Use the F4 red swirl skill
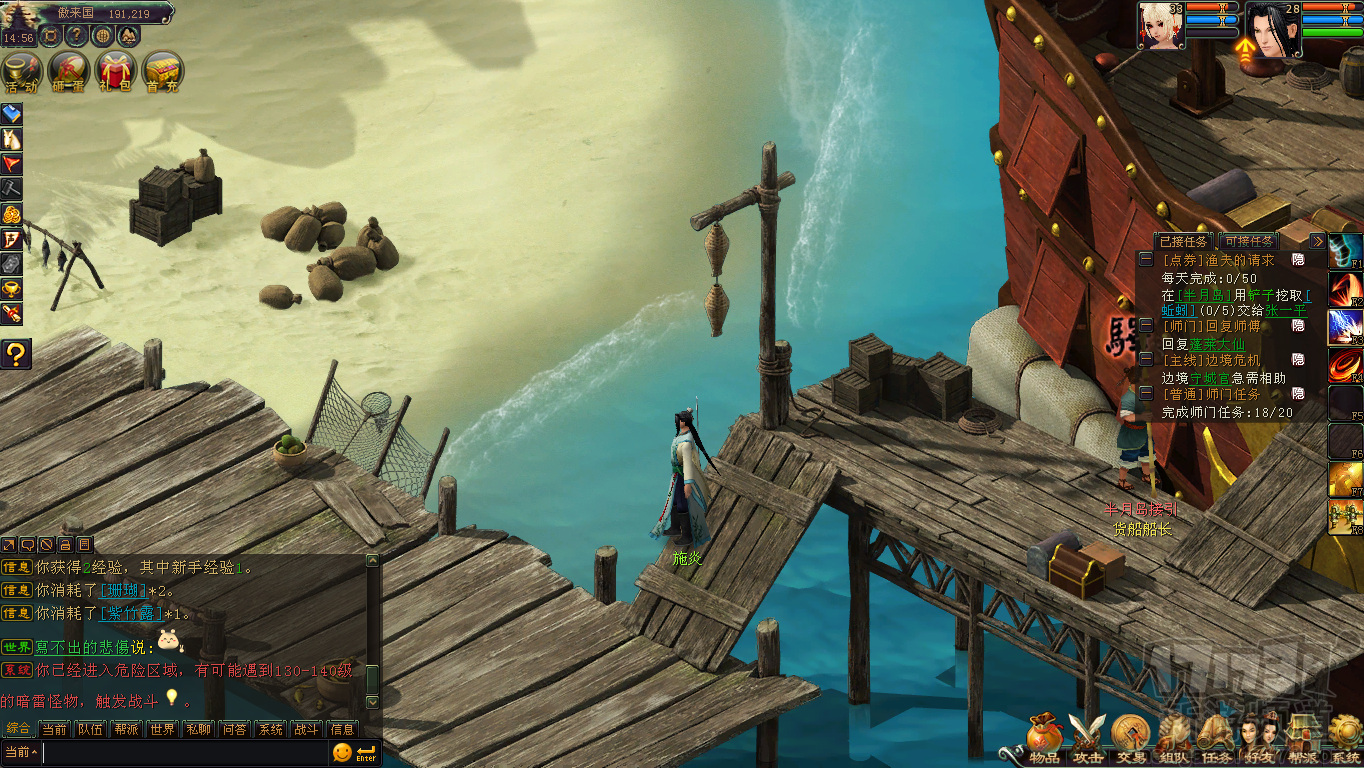Image resolution: width=1364 pixels, height=768 pixels. coord(1345,366)
